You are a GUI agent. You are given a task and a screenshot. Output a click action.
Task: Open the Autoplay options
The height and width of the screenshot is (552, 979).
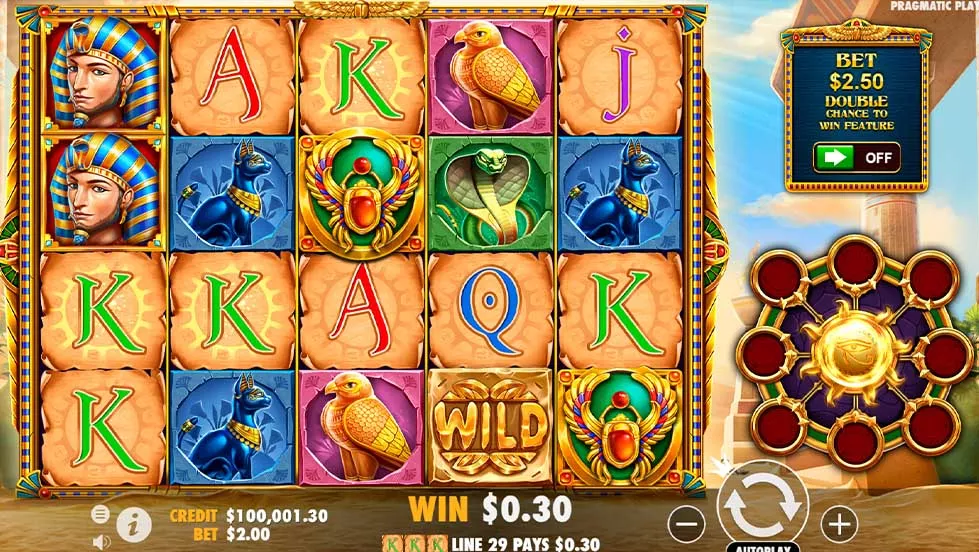[x=763, y=547]
